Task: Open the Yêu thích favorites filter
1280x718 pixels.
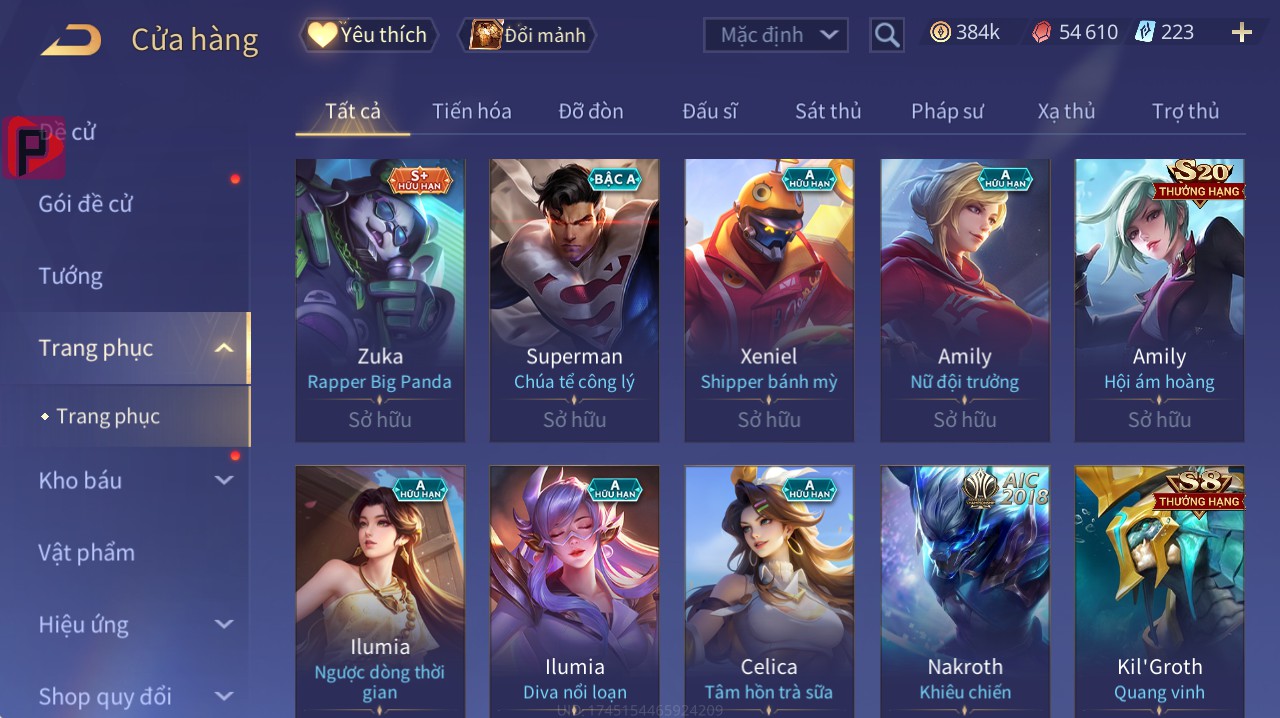Action: click(x=368, y=35)
